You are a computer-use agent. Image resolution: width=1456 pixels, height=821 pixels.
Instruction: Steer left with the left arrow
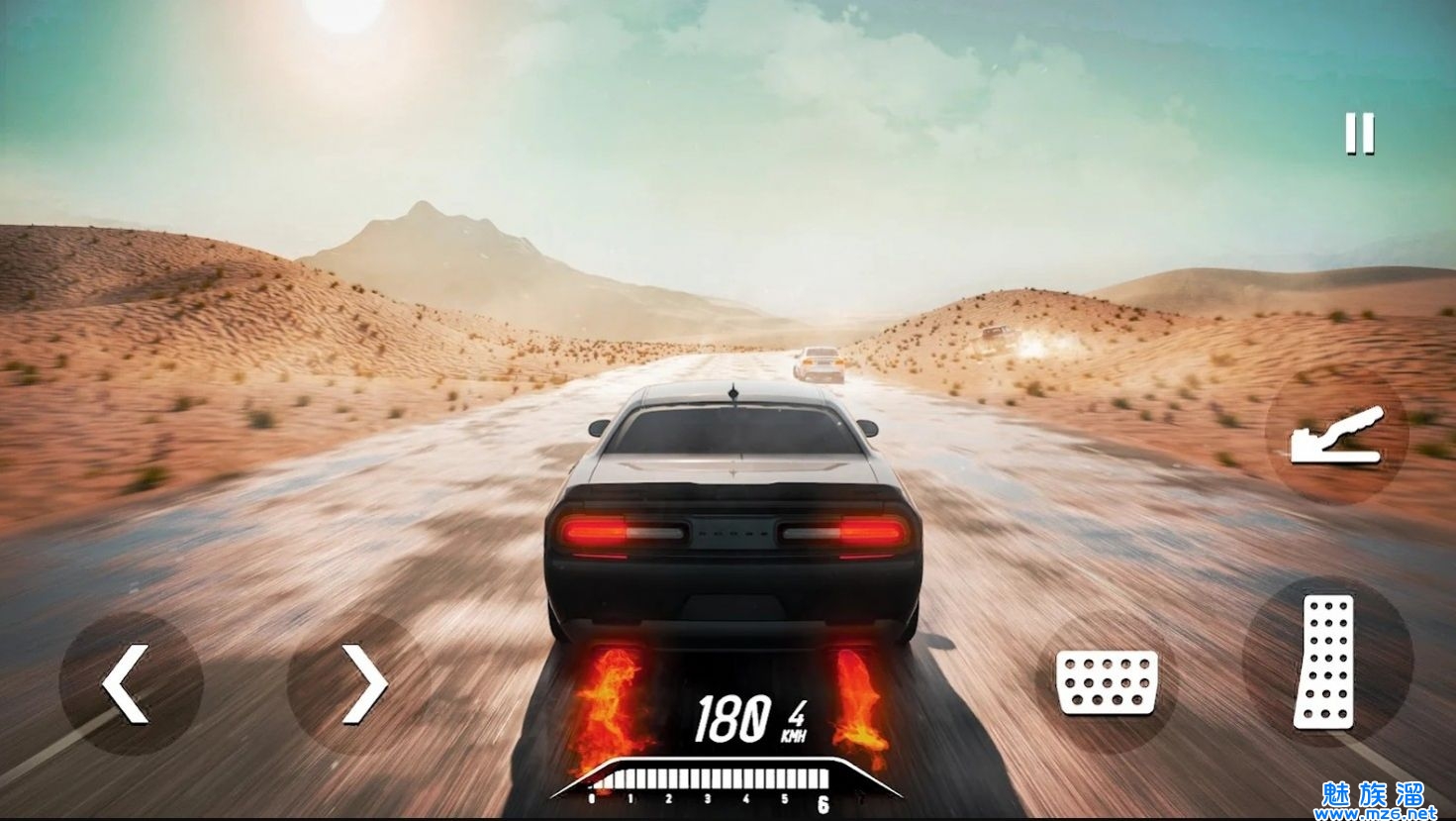click(130, 682)
